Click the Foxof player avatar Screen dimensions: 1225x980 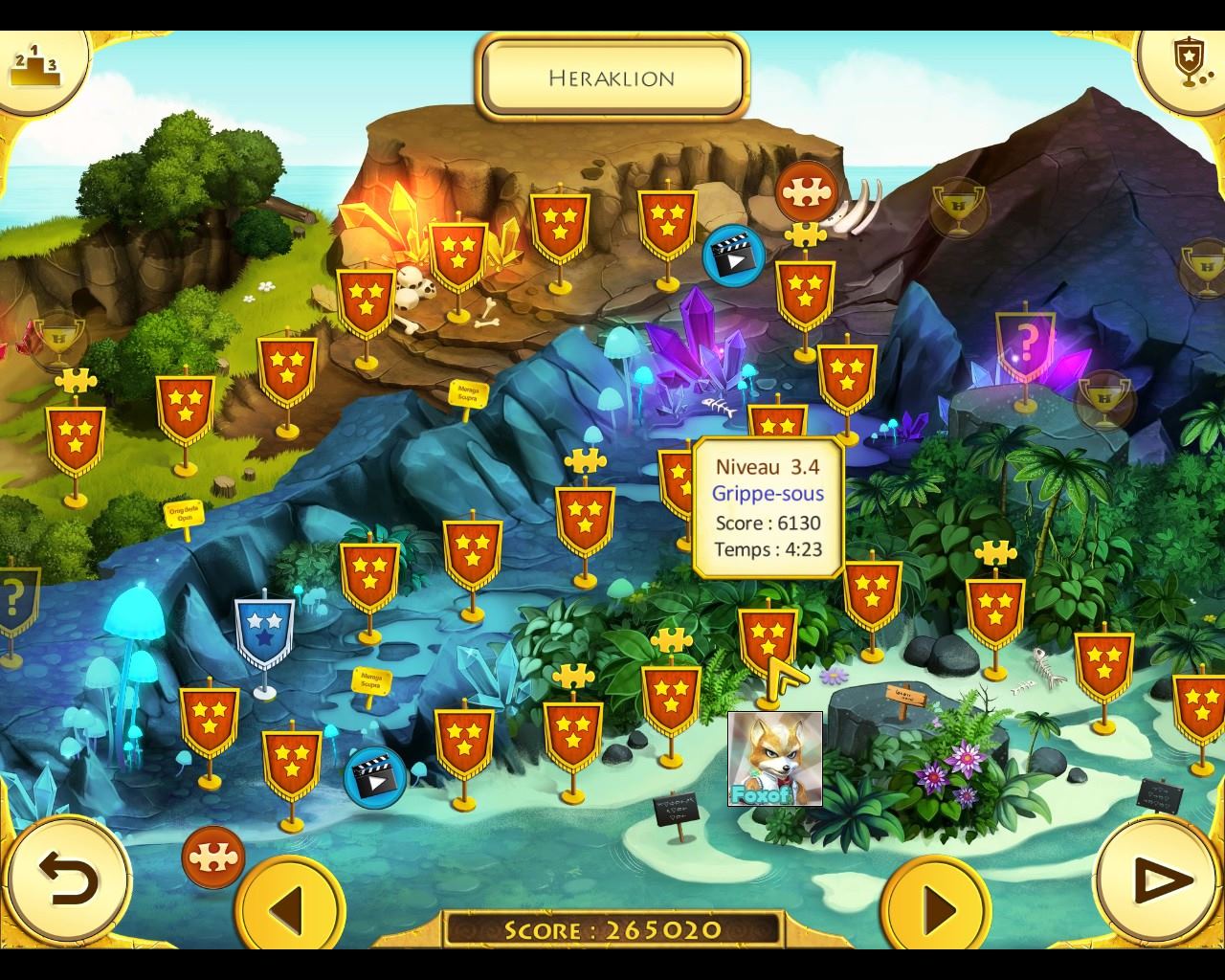775,758
